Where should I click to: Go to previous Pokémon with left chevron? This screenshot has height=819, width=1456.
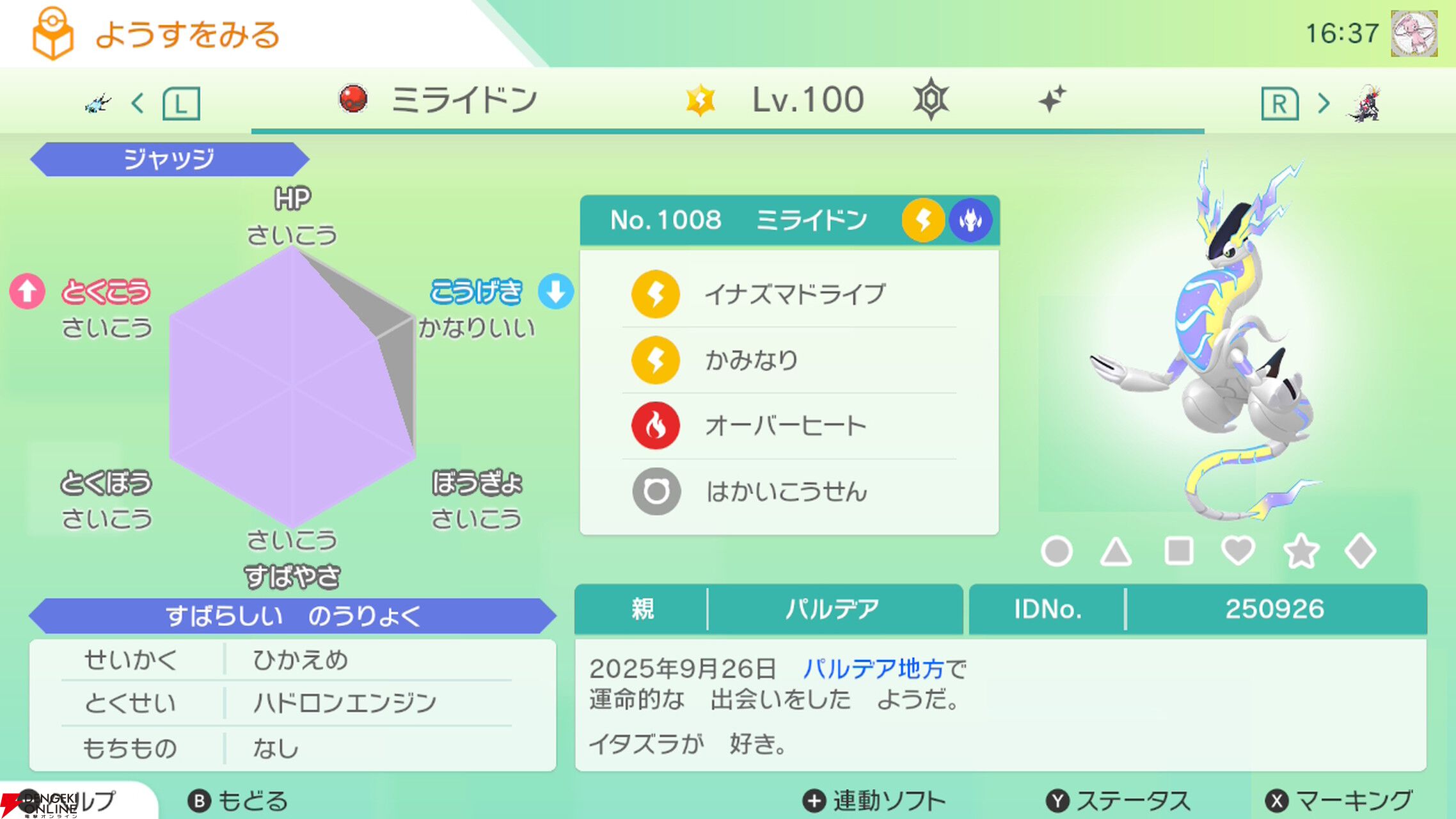(139, 104)
